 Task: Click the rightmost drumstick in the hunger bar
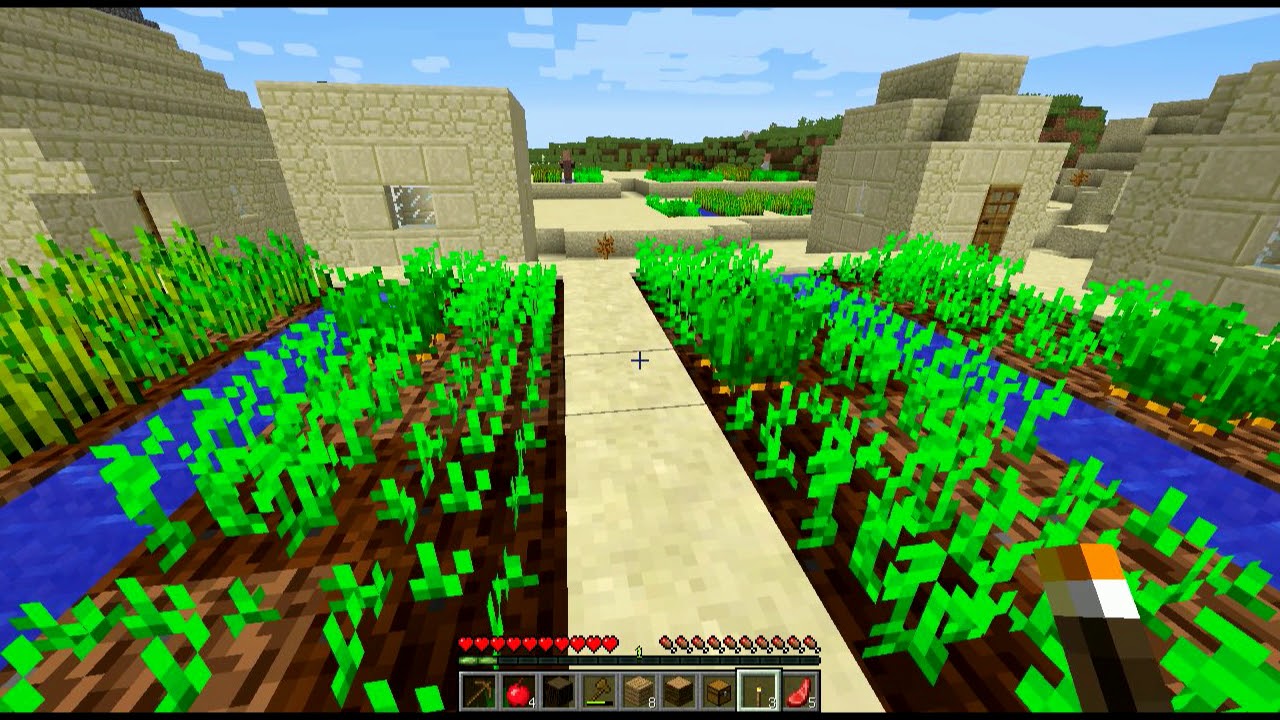(811, 640)
